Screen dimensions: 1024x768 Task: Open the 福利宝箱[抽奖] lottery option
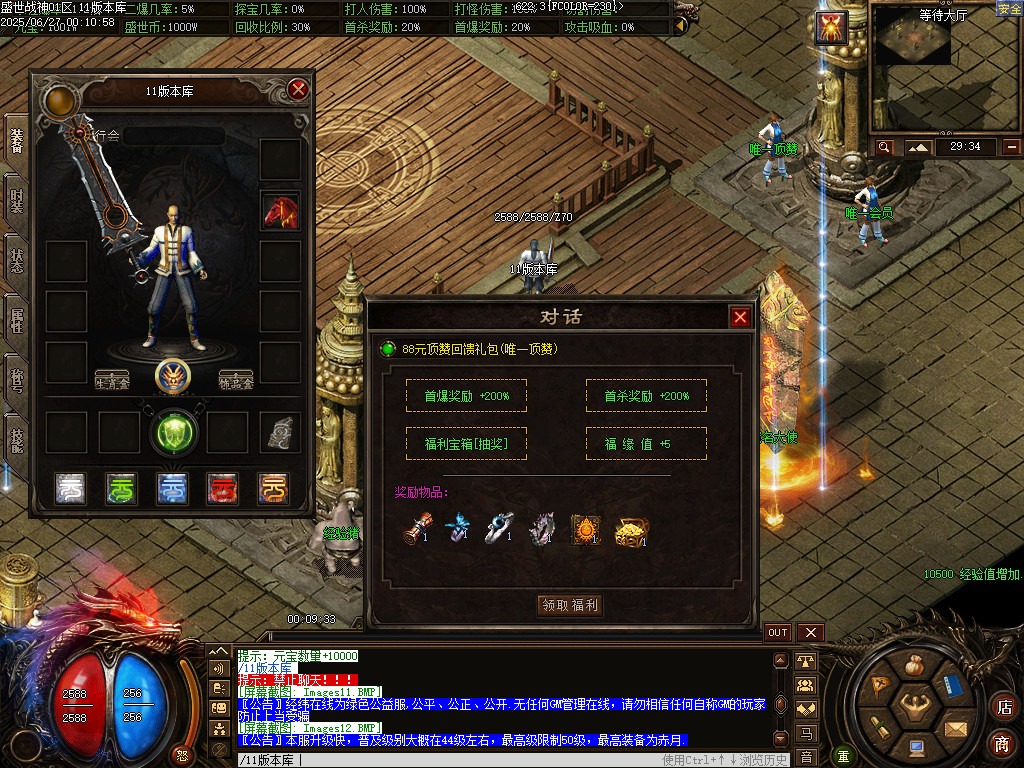tap(466, 444)
